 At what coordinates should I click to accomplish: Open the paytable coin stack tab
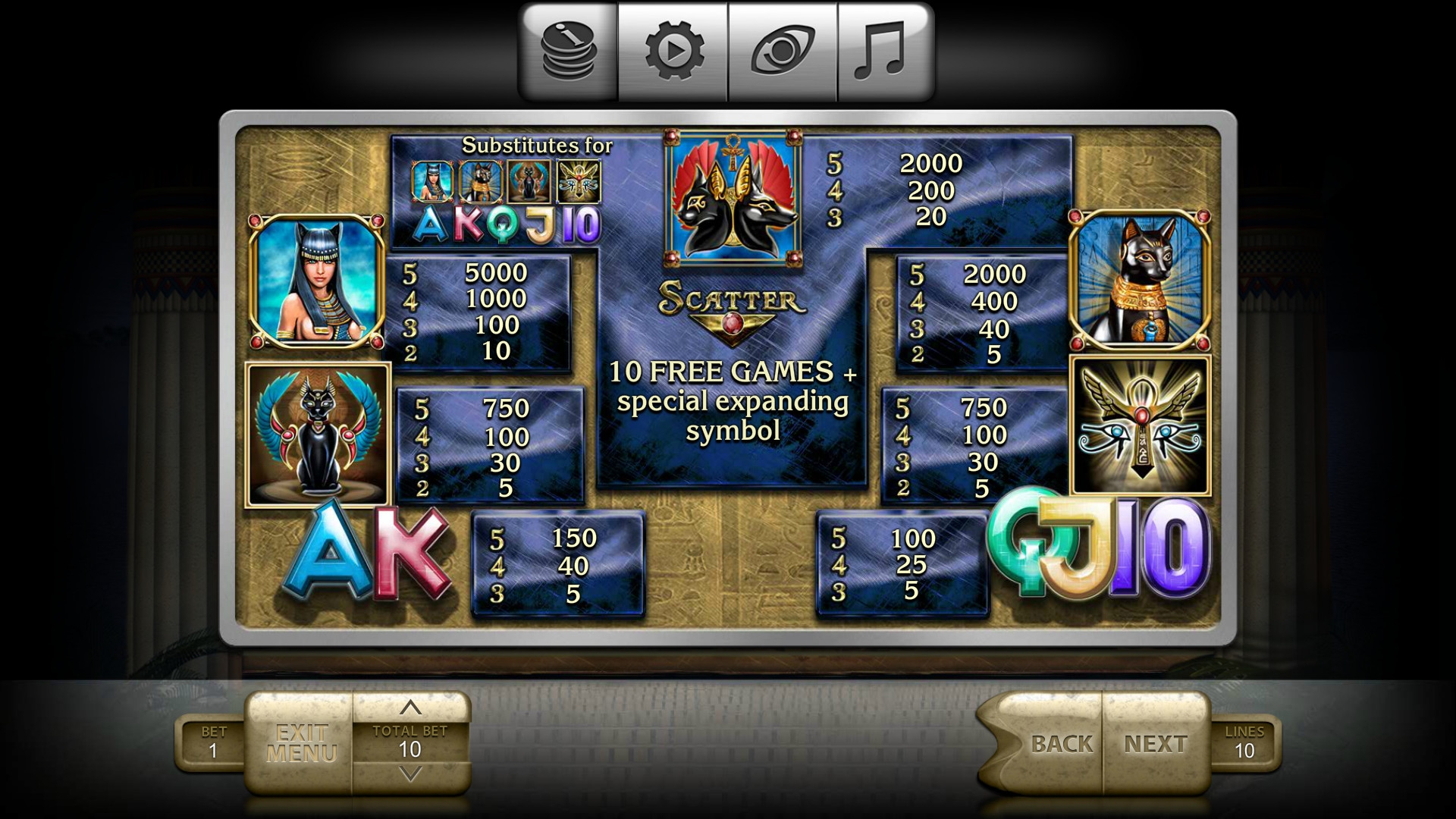(x=569, y=52)
